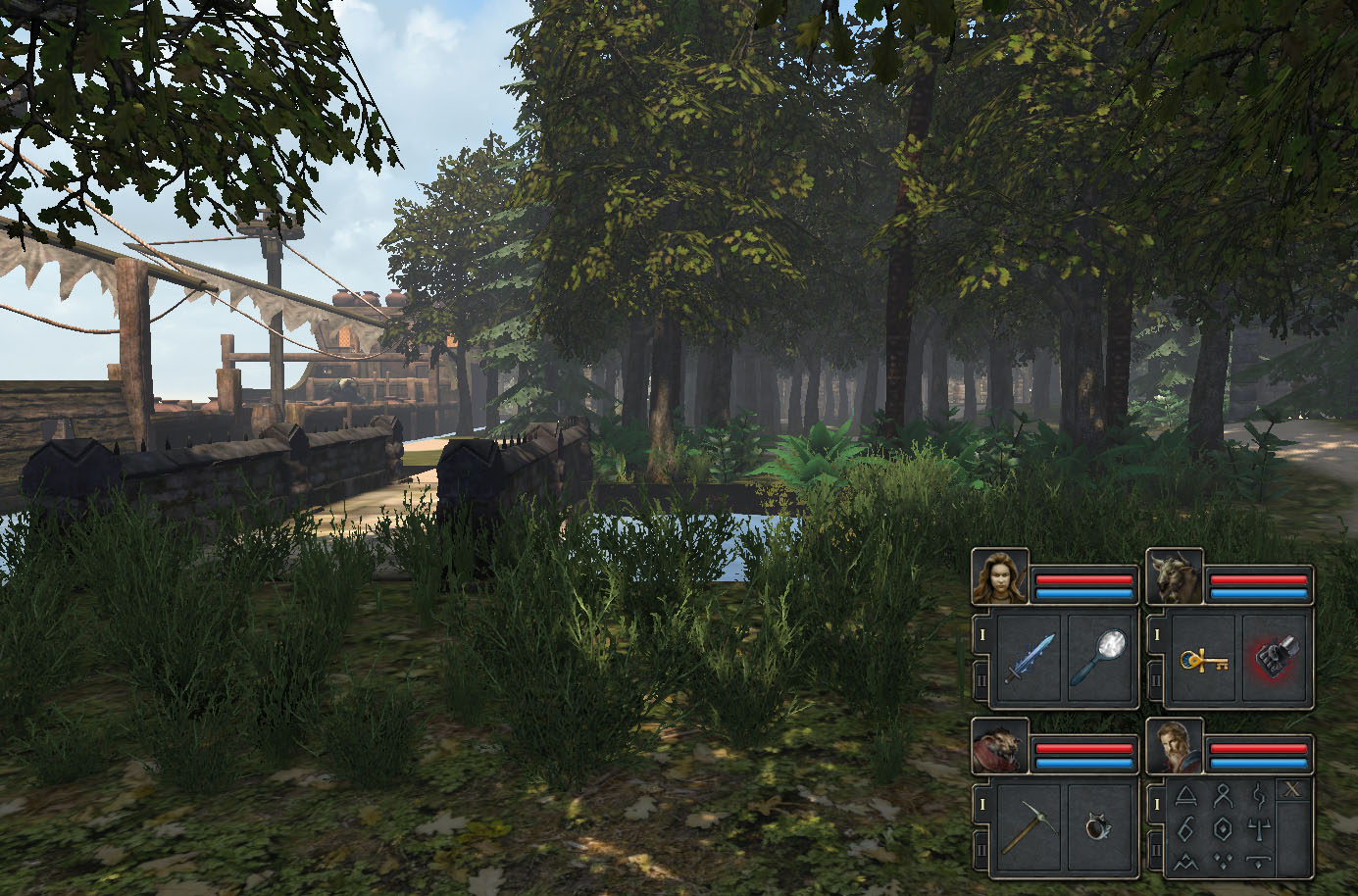
Task: Attack with the blue frost sword
Action: [1028, 658]
